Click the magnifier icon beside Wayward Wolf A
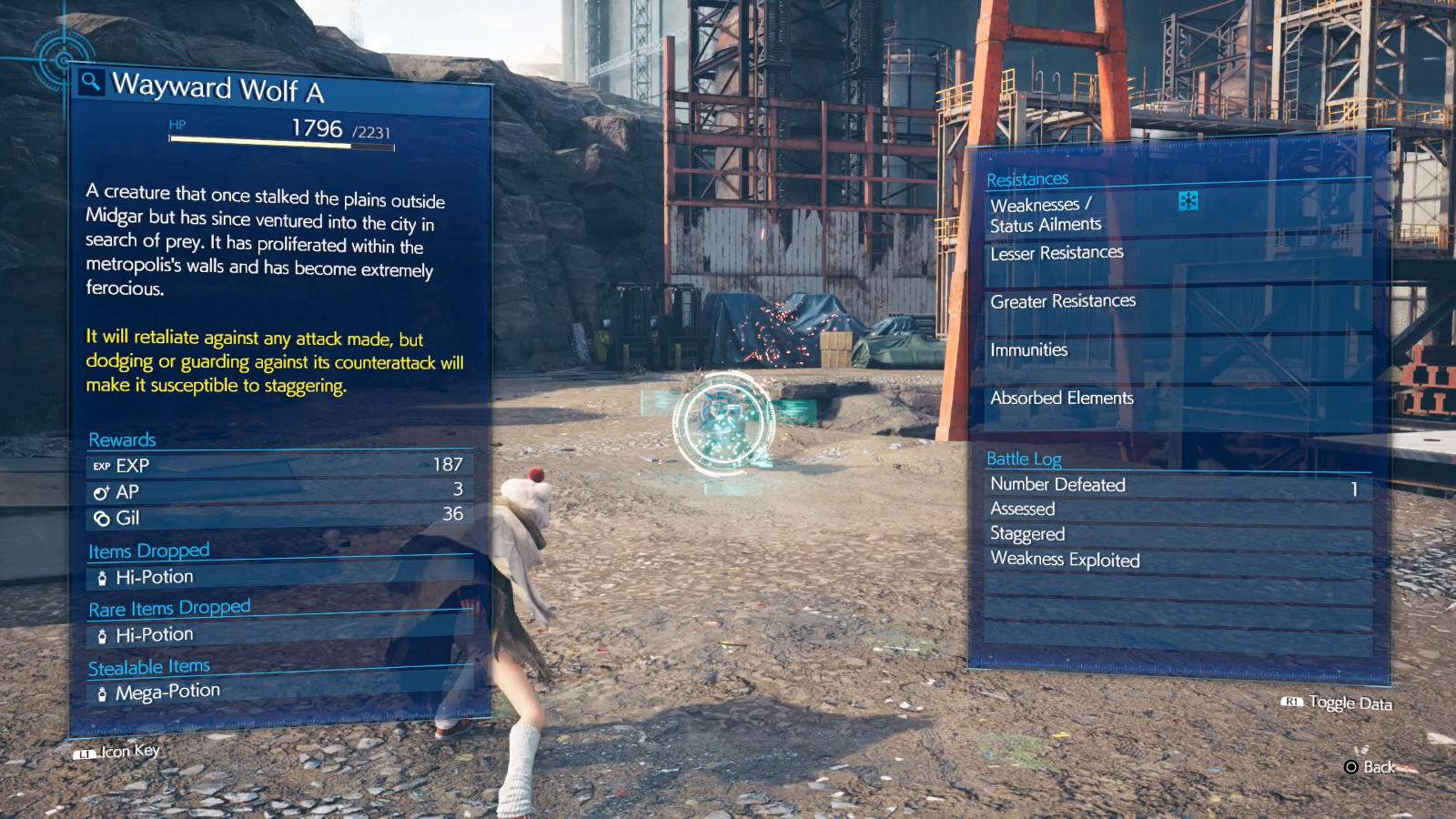The image size is (1456, 819). [90, 83]
